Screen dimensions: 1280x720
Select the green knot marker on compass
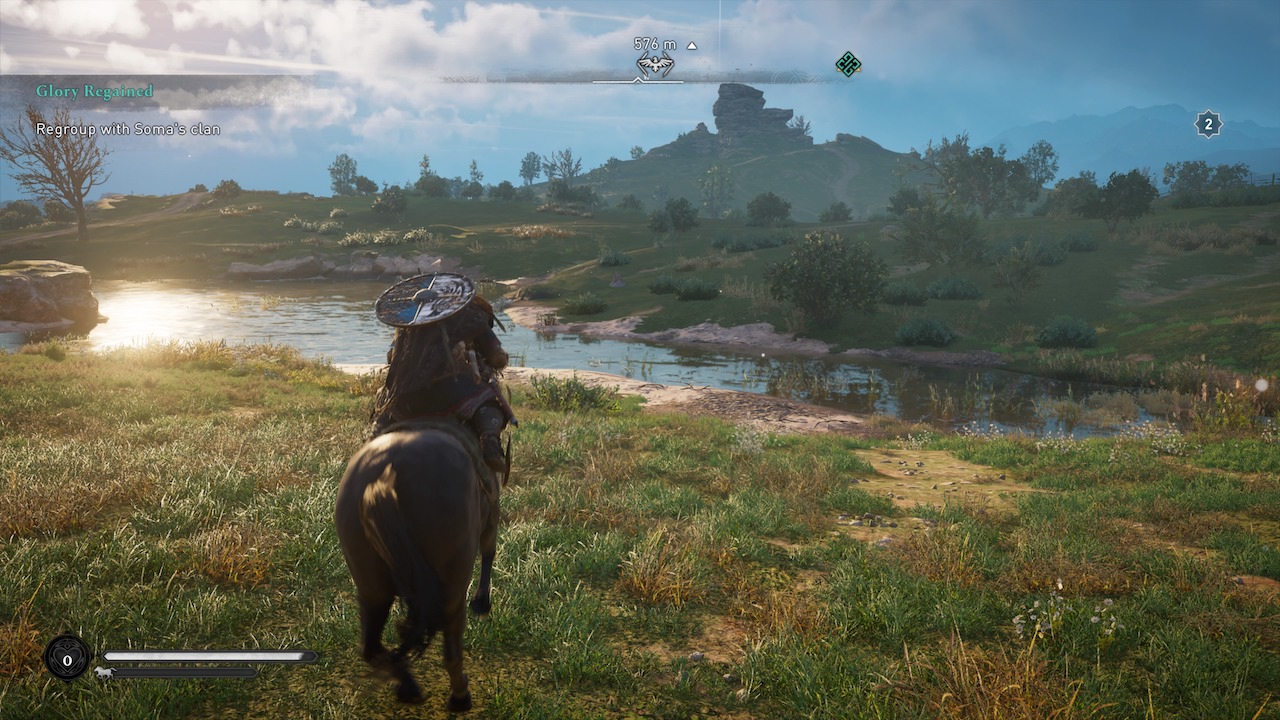click(848, 65)
